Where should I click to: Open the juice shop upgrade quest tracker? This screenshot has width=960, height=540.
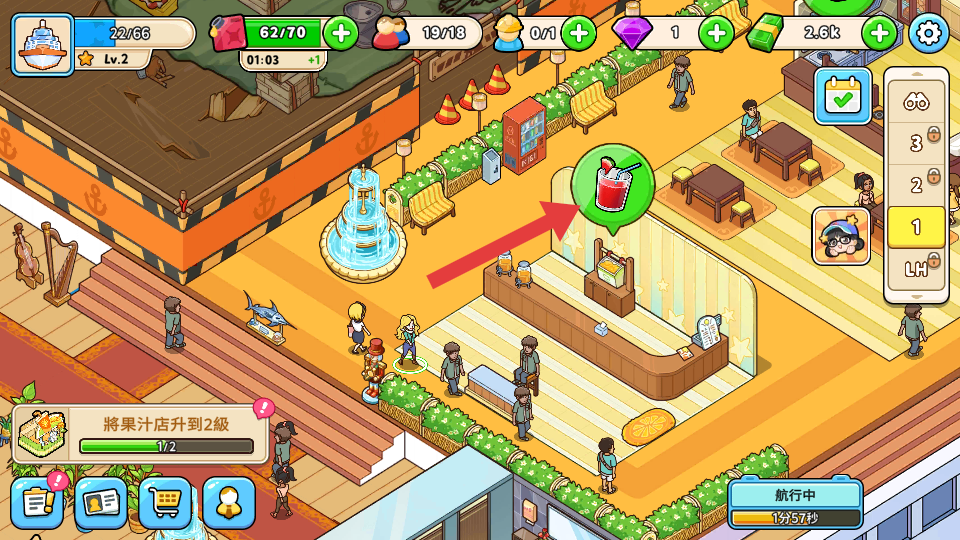(140, 434)
